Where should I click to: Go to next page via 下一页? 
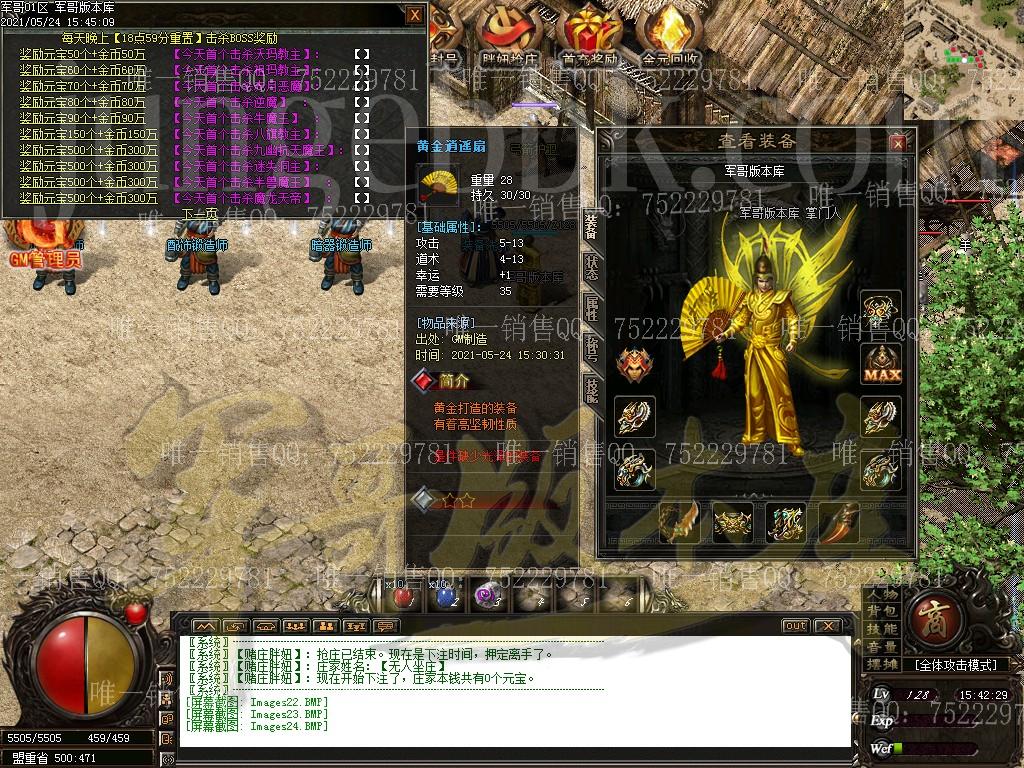(199, 214)
